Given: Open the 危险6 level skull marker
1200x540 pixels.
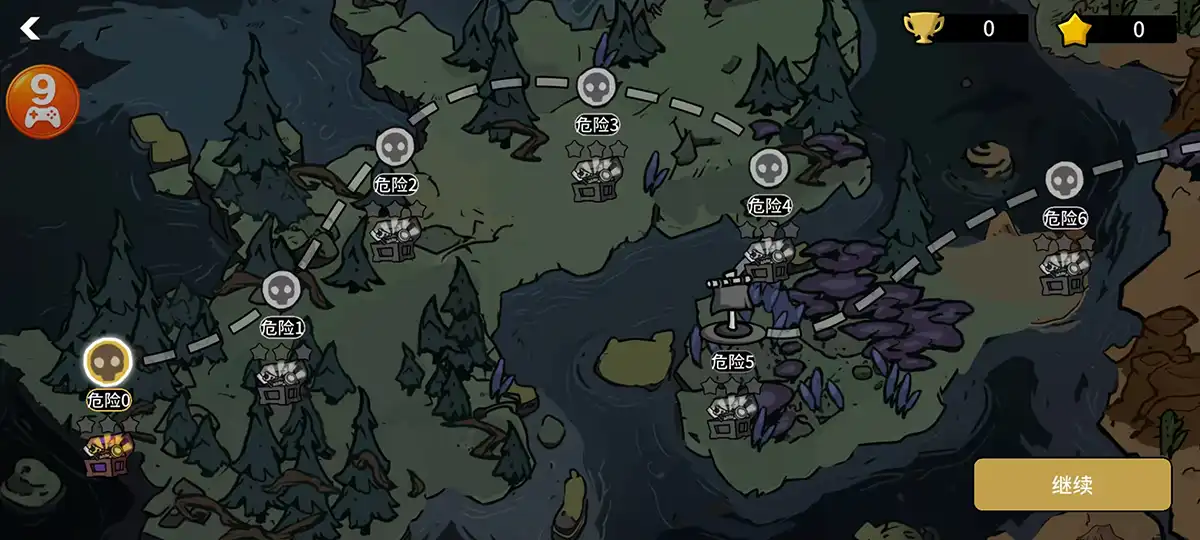Looking at the screenshot, I should click(1064, 181).
